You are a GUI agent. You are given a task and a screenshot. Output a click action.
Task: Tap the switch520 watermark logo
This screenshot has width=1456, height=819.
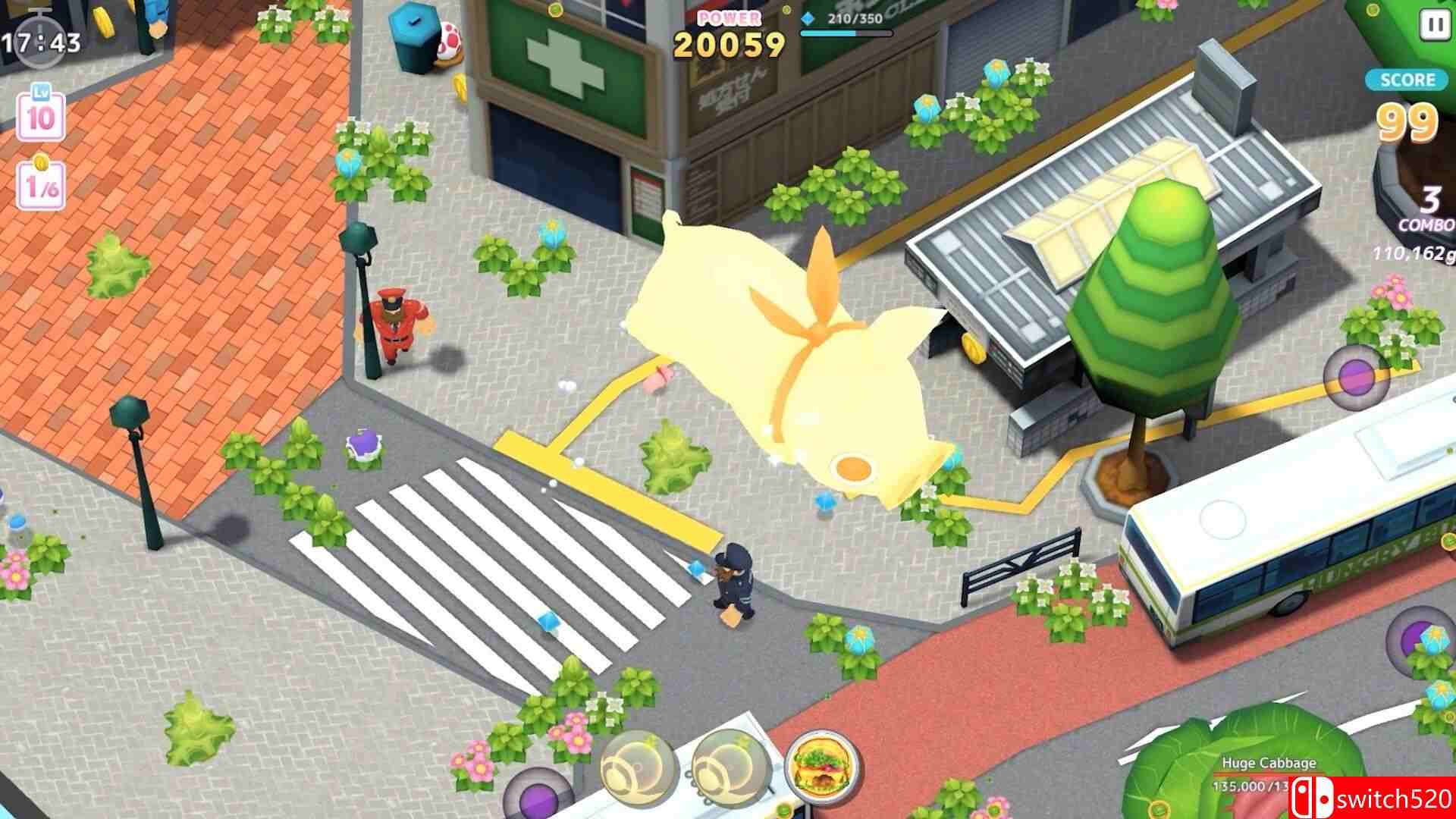1371,797
